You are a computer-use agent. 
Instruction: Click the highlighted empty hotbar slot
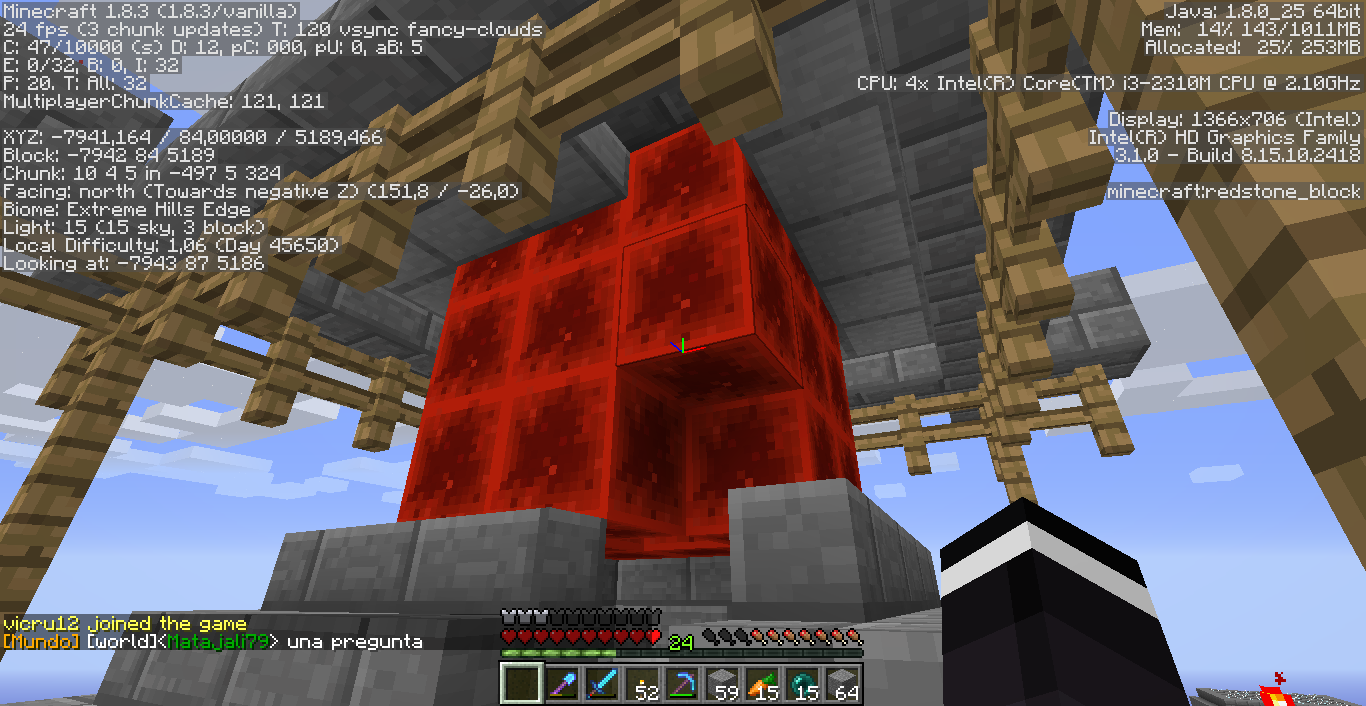(521, 684)
